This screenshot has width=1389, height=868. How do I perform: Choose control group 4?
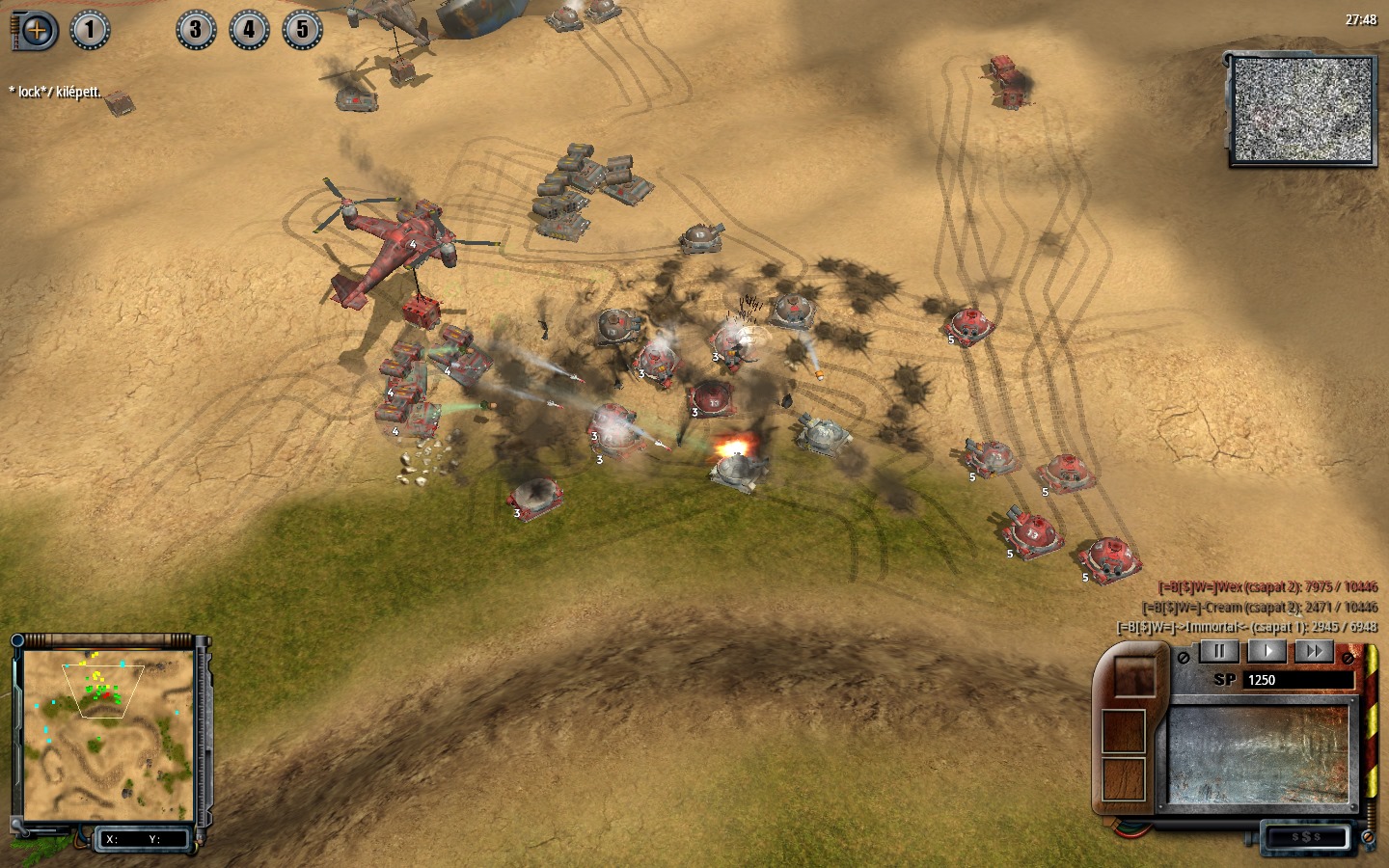point(249,30)
